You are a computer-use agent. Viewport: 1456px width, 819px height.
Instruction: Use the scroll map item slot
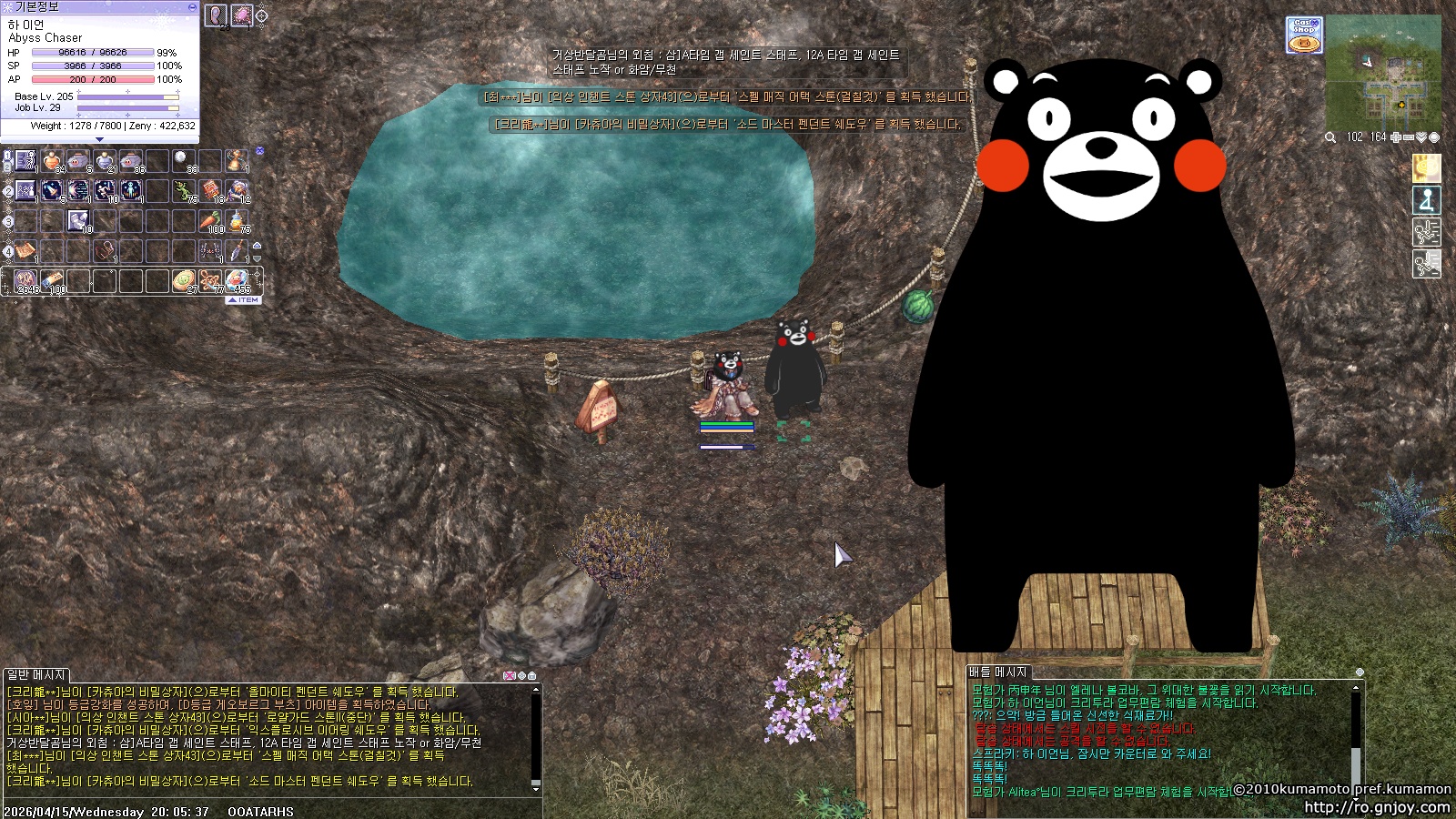25,250
